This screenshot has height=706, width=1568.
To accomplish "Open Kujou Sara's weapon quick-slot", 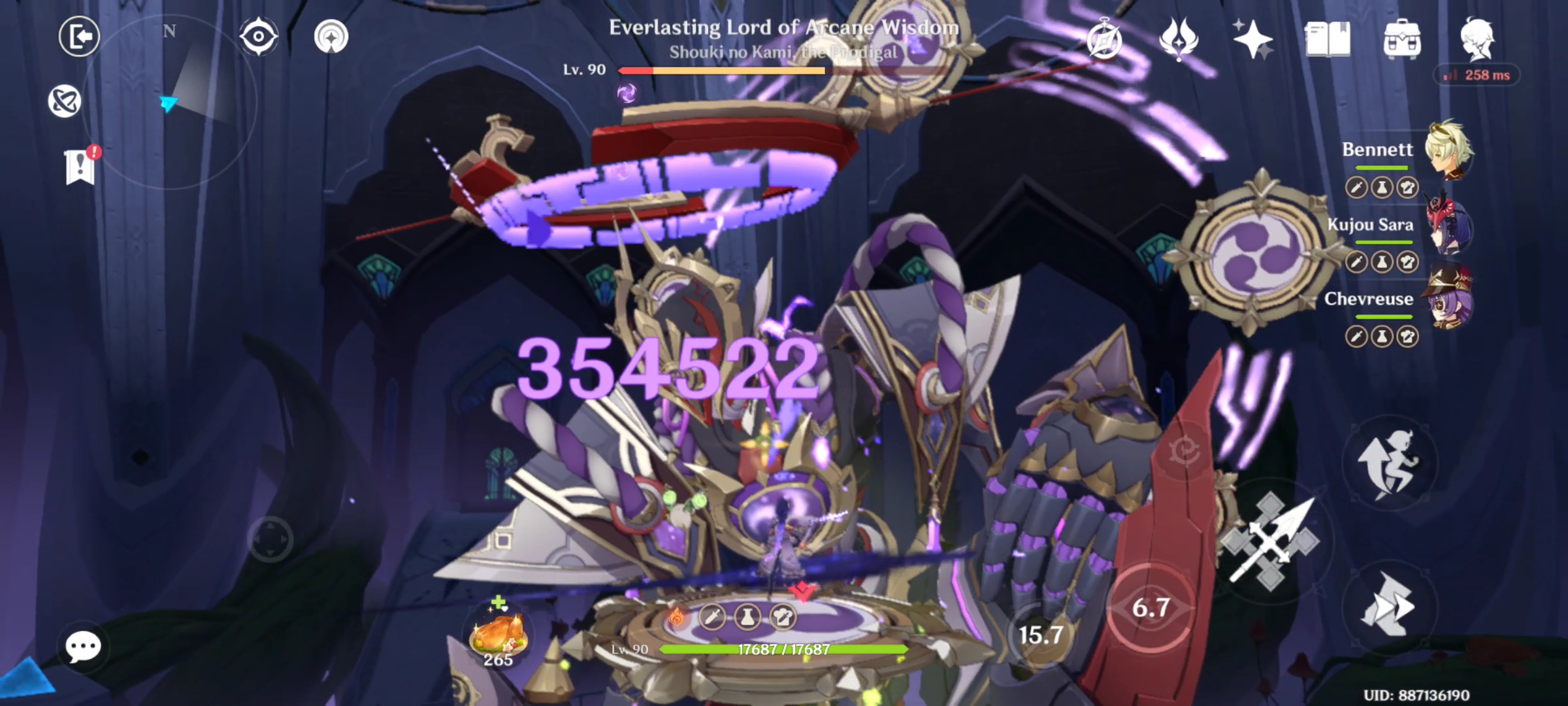I will (1356, 261).
